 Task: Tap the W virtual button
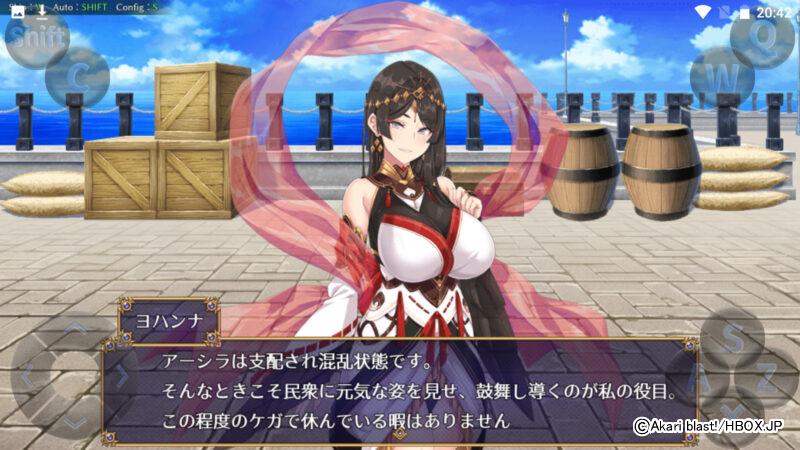click(722, 76)
